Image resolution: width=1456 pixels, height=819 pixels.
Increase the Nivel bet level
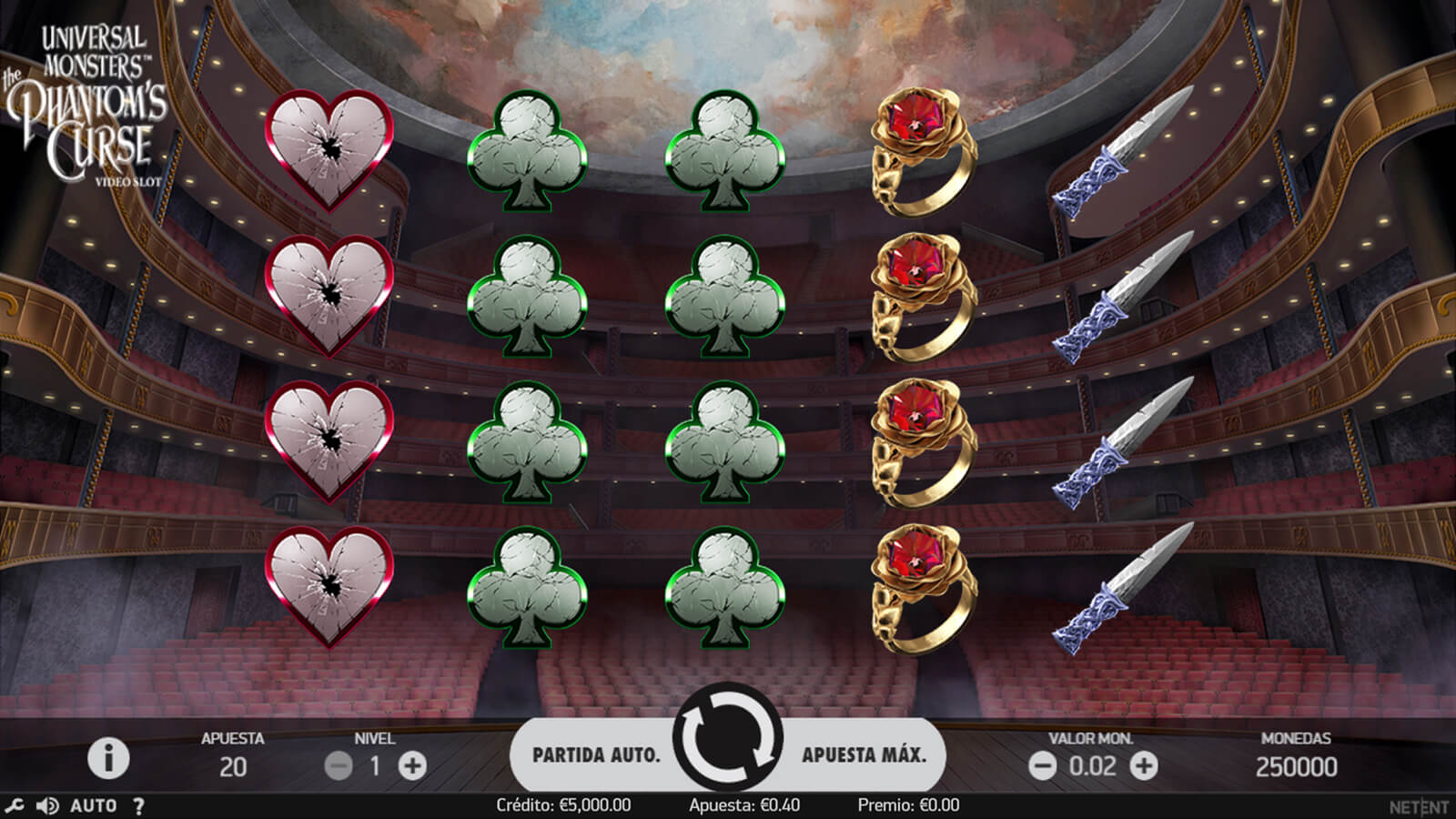pyautogui.click(x=412, y=766)
